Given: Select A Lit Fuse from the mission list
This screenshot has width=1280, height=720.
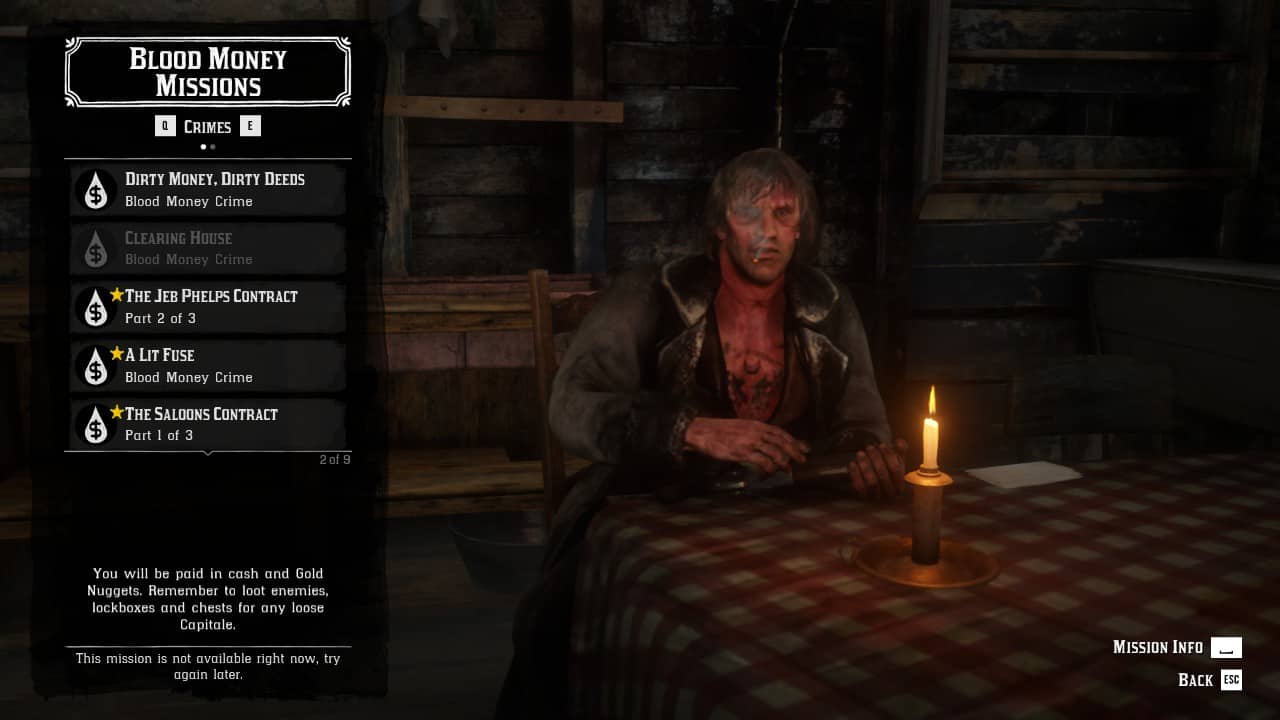Looking at the screenshot, I should pyautogui.click(x=207, y=366).
